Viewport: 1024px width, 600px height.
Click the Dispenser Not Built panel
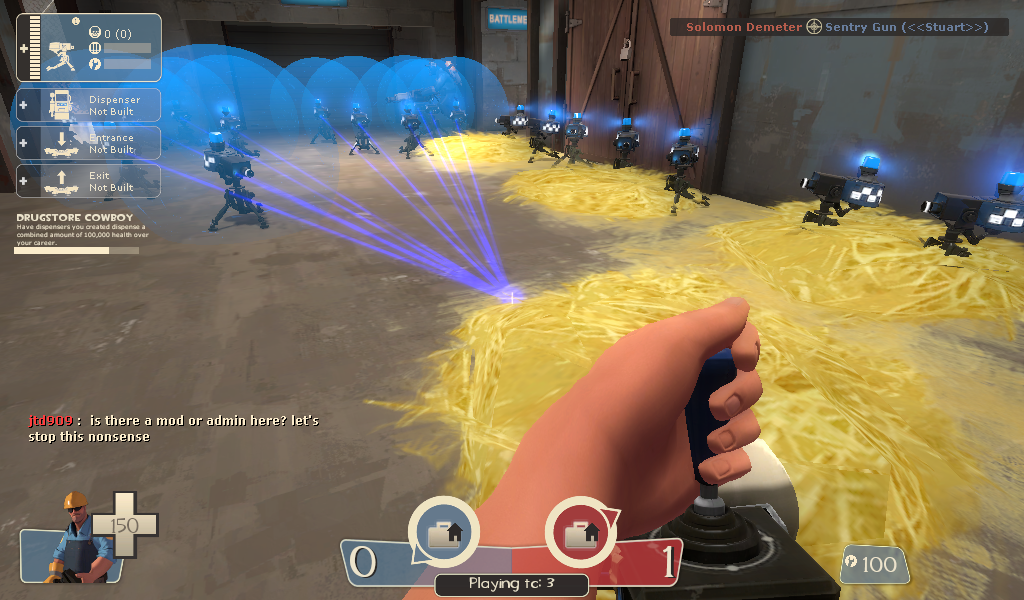[89, 105]
